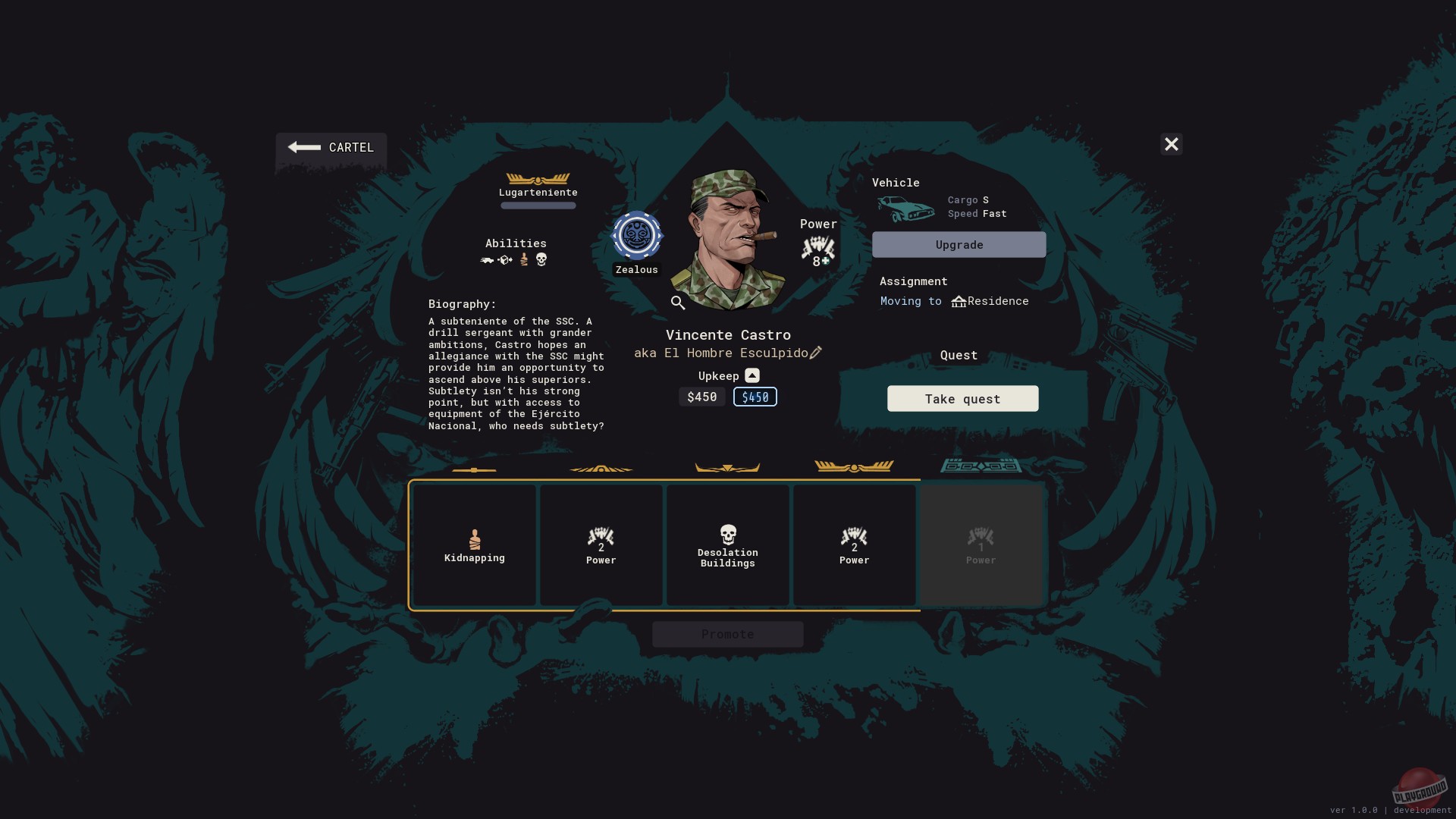Select the gold emblem above the 2 Power card

(x=601, y=467)
